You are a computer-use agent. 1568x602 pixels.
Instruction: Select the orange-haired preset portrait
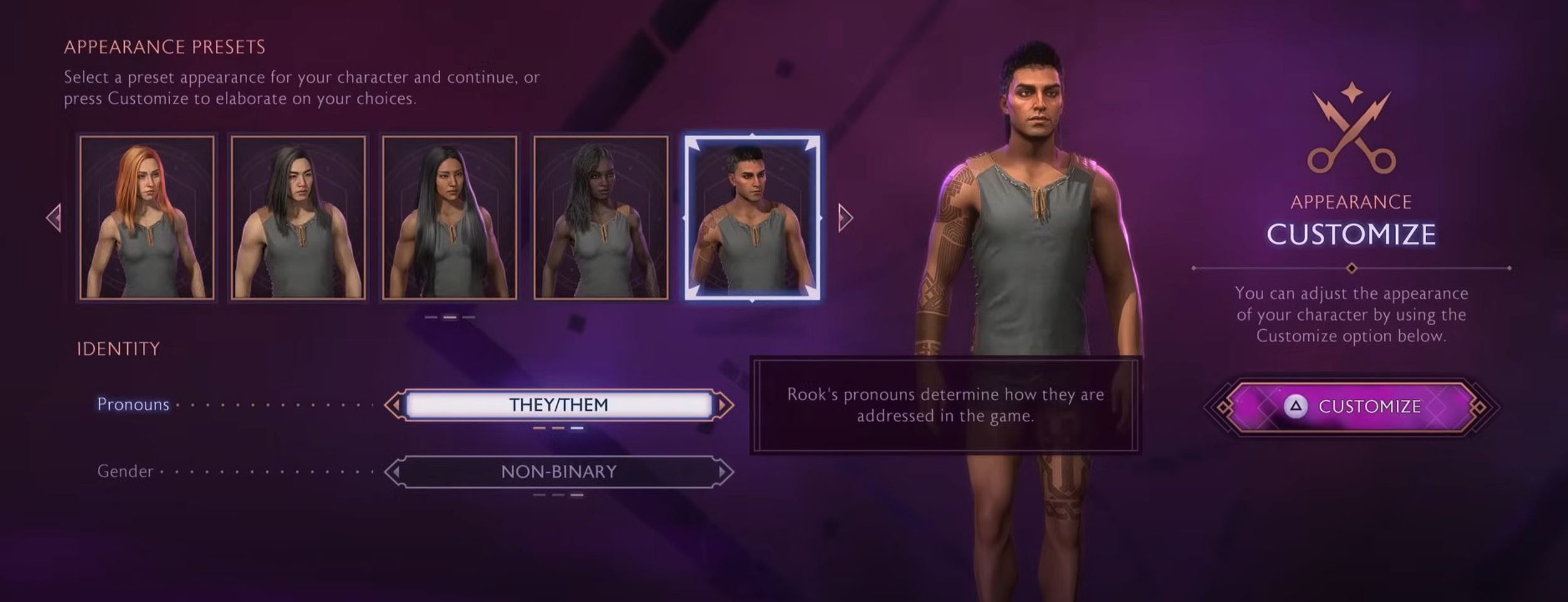click(147, 217)
